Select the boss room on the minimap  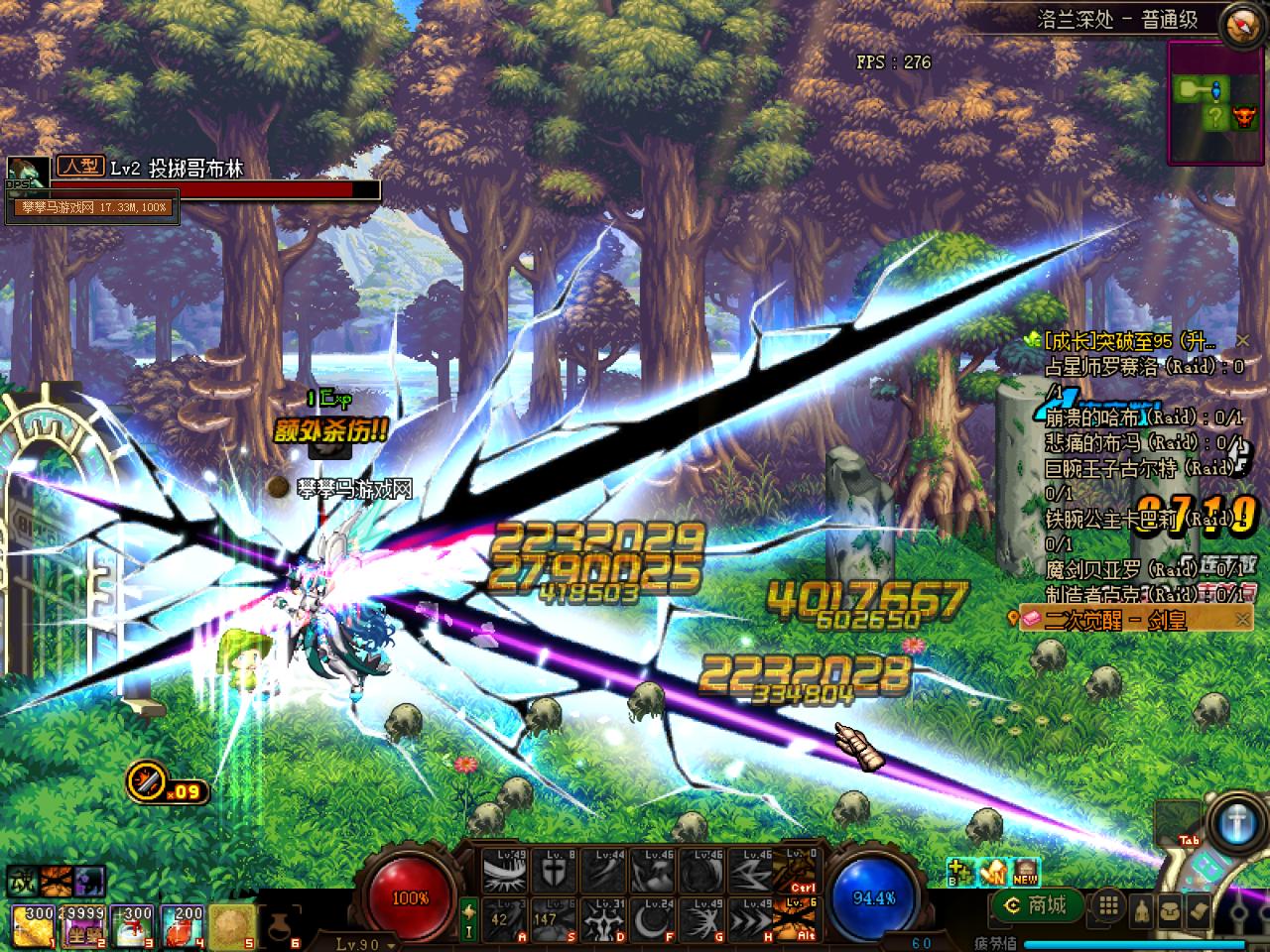(1242, 119)
